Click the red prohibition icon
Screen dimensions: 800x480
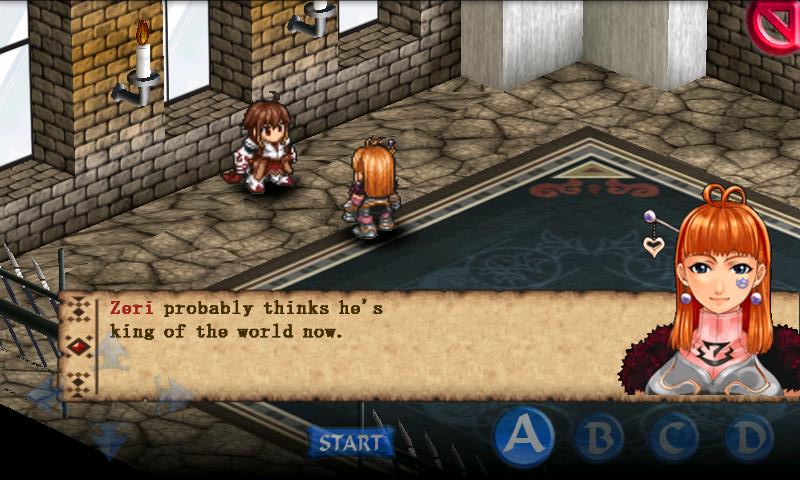[776, 24]
